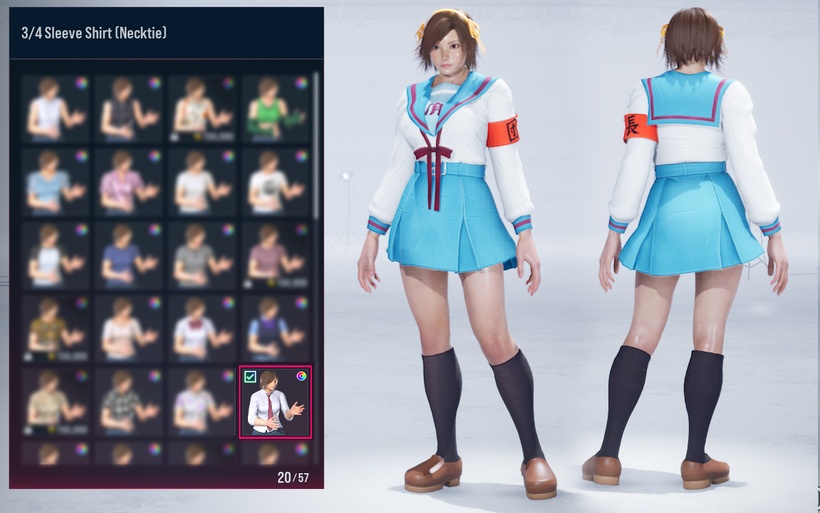The image size is (820, 513).
Task: Pick the white shirt with red bow
Action: coord(200,326)
